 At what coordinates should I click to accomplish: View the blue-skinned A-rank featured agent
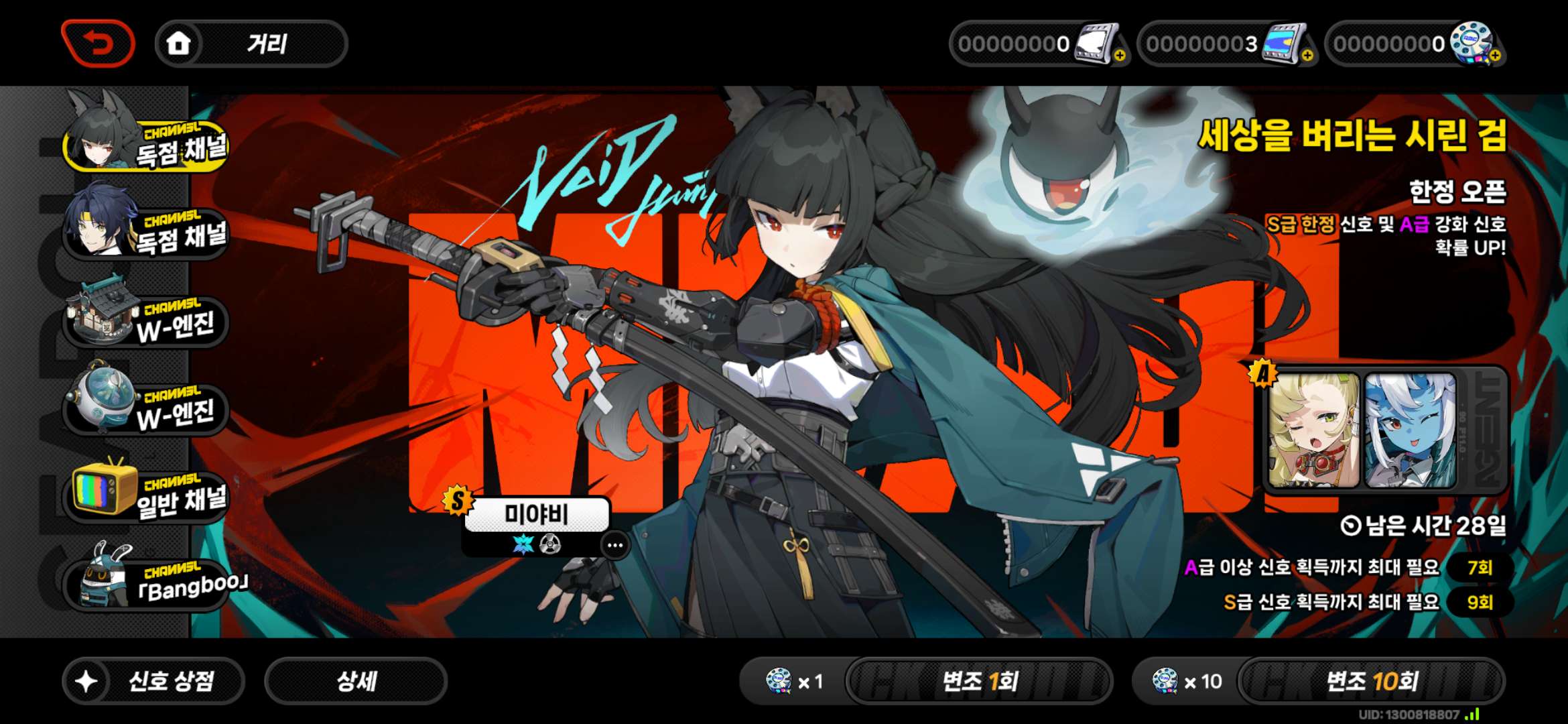[x=1410, y=430]
